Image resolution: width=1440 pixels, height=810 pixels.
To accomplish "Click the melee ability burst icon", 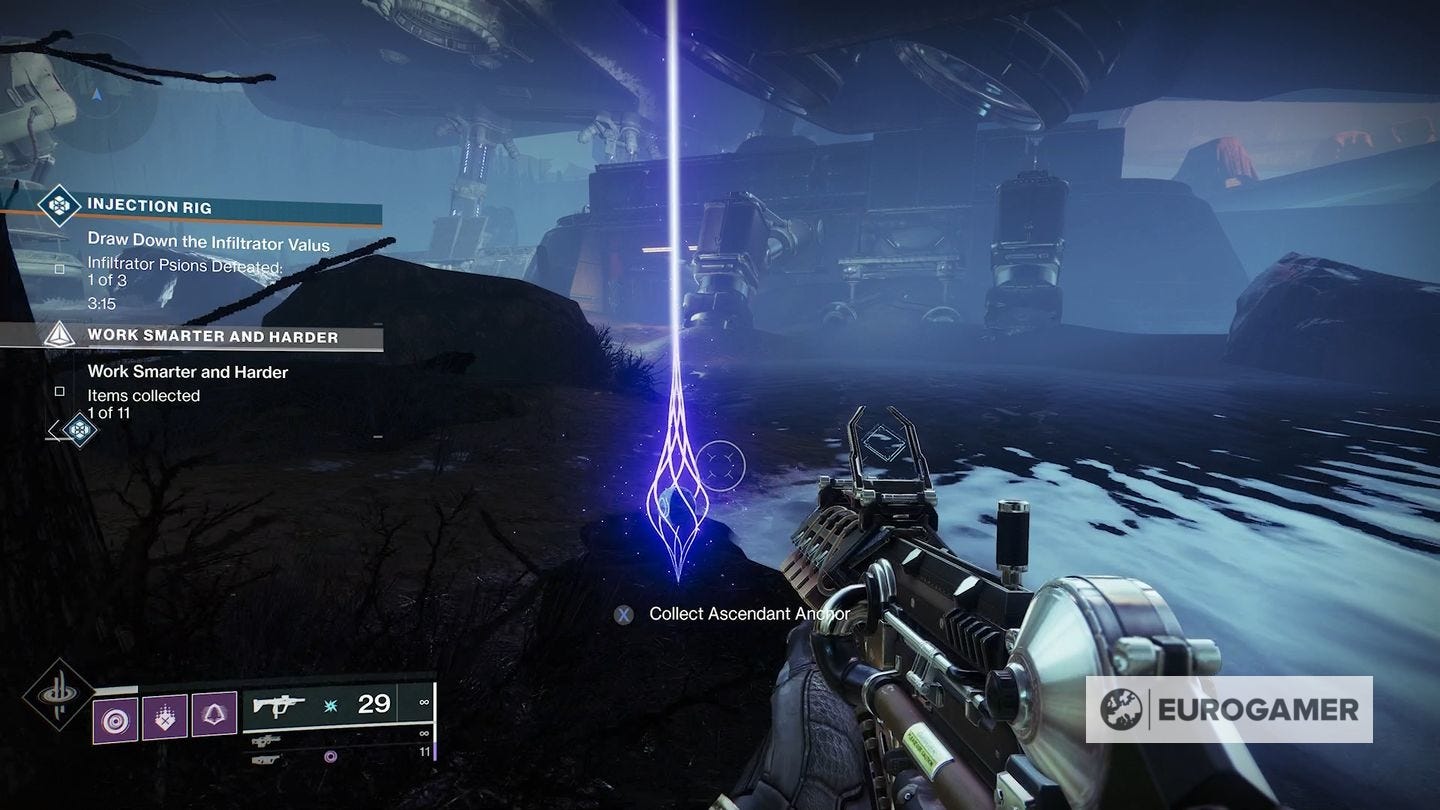I will pyautogui.click(x=164, y=718).
